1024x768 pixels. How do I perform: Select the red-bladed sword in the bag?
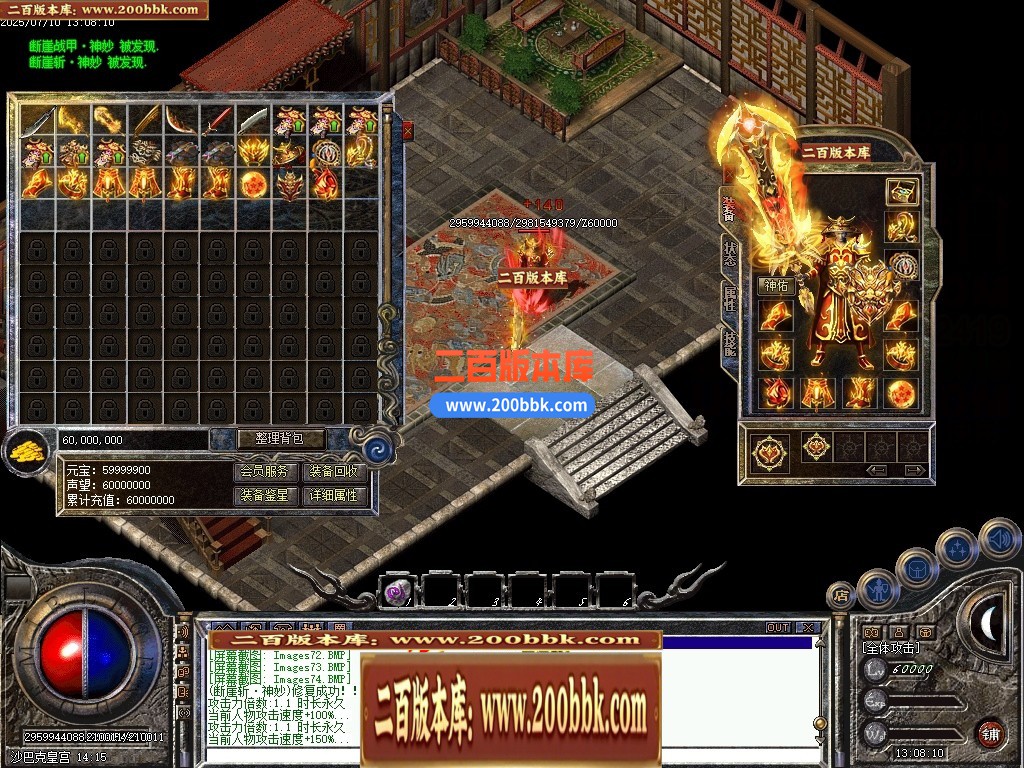pos(217,120)
